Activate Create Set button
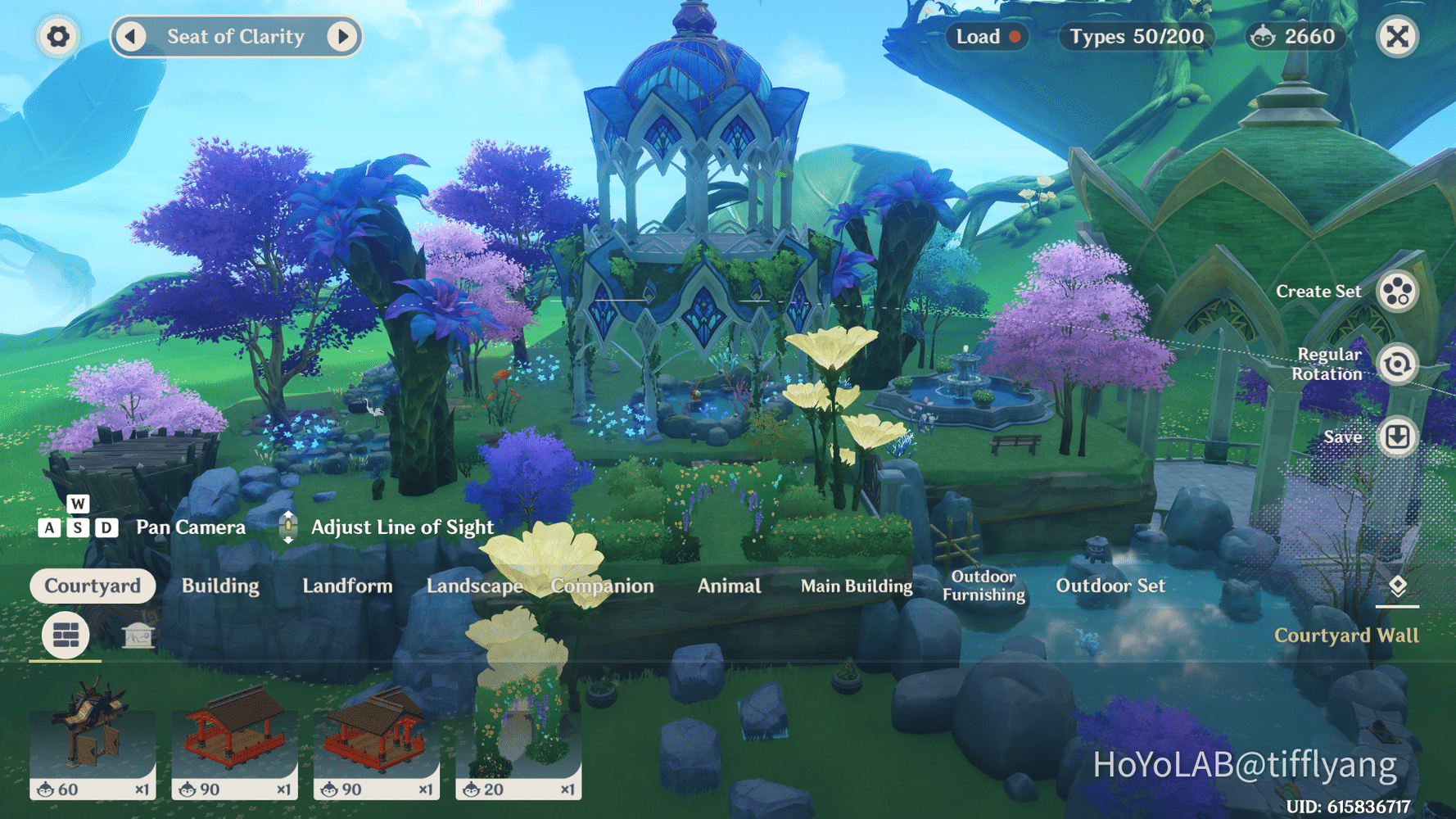 (1396, 292)
